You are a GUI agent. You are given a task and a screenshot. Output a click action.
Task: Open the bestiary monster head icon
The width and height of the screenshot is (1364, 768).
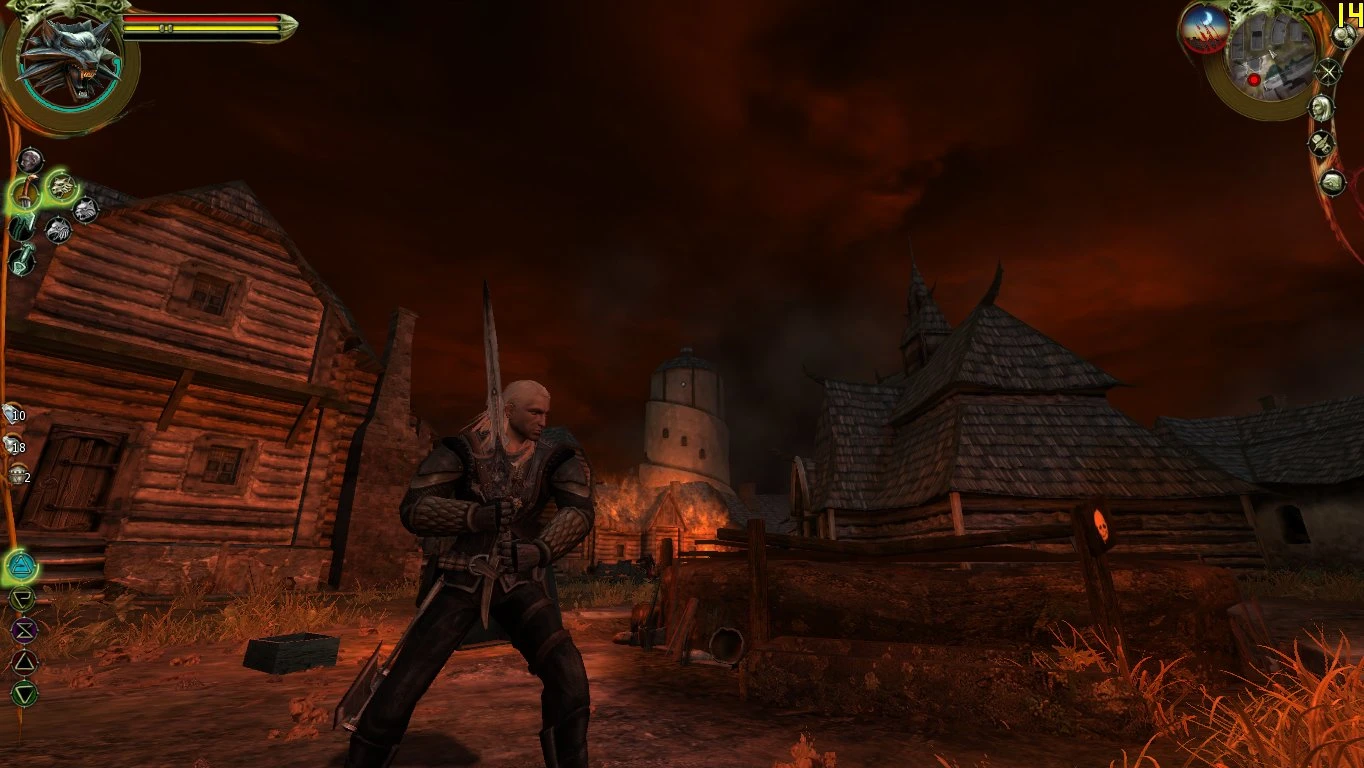tap(1333, 182)
